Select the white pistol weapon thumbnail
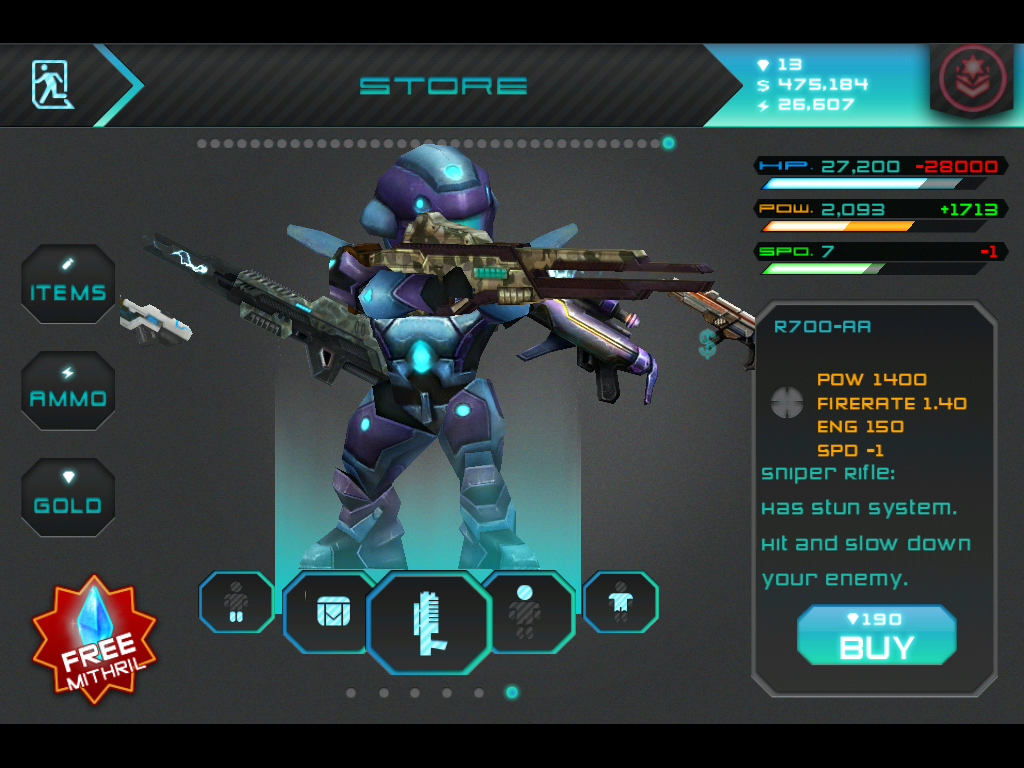The image size is (1024, 768). click(153, 320)
